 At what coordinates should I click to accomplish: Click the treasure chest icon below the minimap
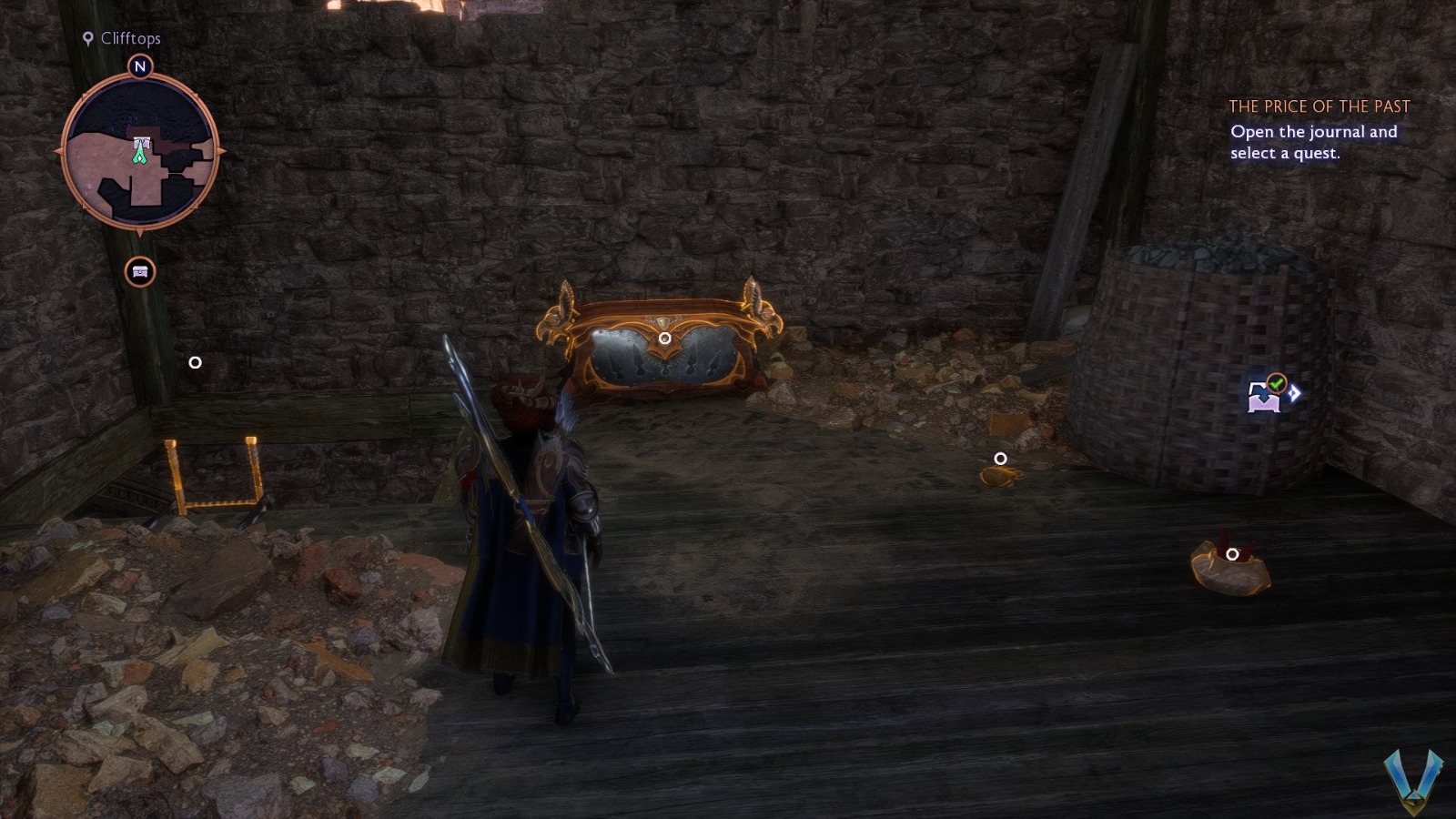[x=140, y=270]
